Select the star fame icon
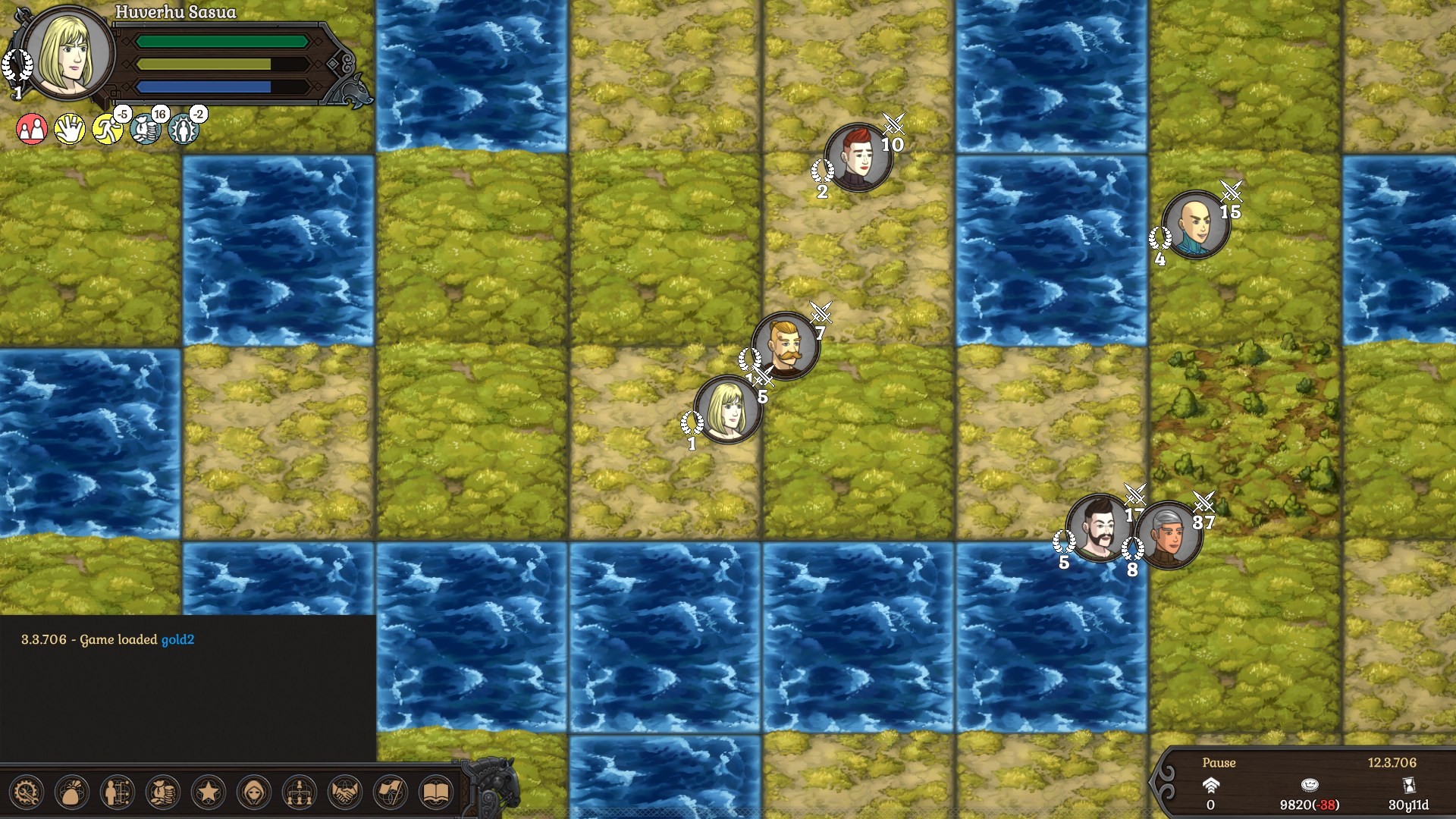1456x819 pixels. coord(208,792)
